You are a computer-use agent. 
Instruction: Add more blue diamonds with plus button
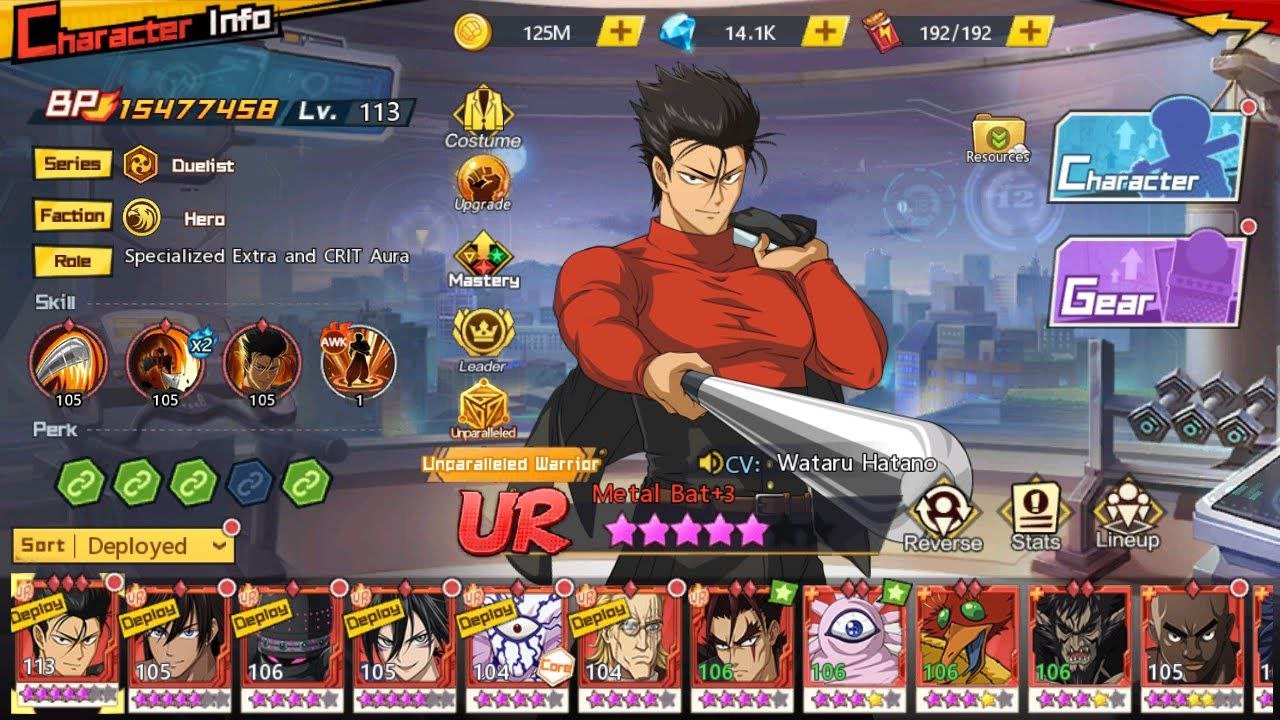[824, 32]
